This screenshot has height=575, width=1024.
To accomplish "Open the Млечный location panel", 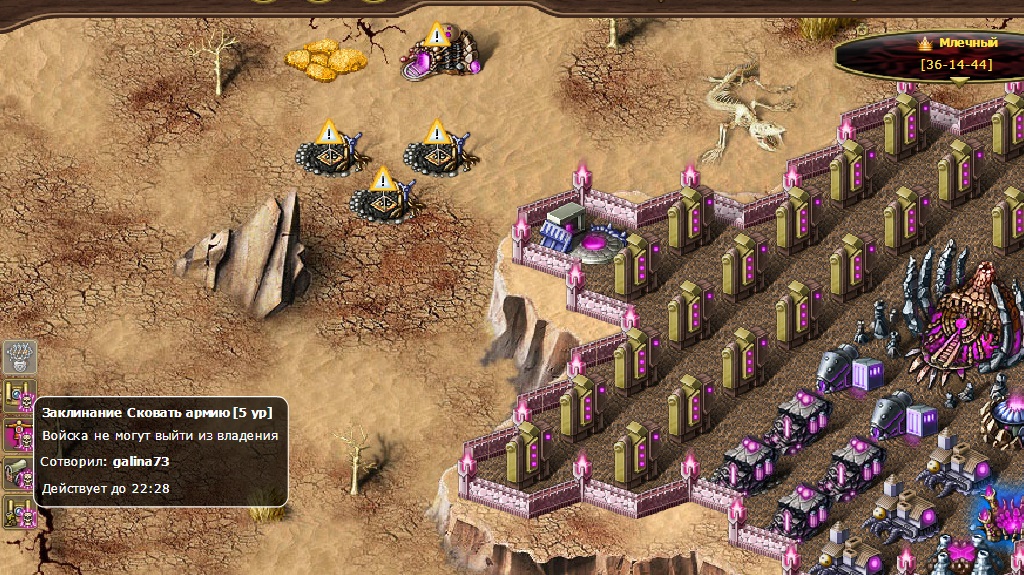I will [958, 55].
